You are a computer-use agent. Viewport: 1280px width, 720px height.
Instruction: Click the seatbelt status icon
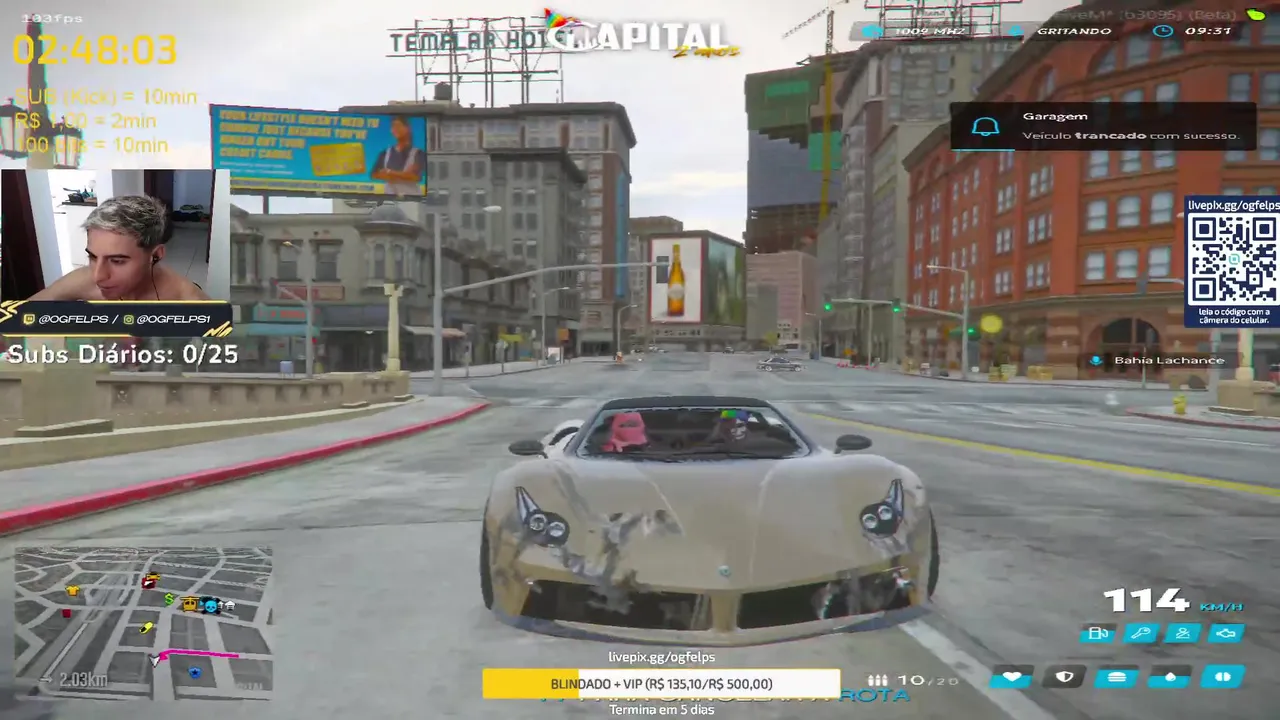pyautogui.click(x=1183, y=633)
